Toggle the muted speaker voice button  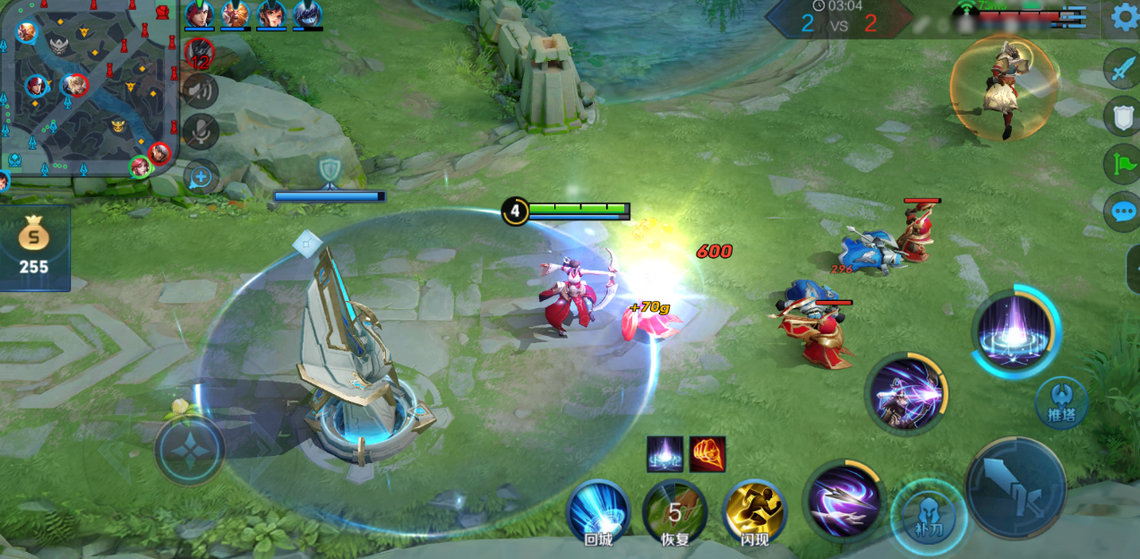coord(201,91)
